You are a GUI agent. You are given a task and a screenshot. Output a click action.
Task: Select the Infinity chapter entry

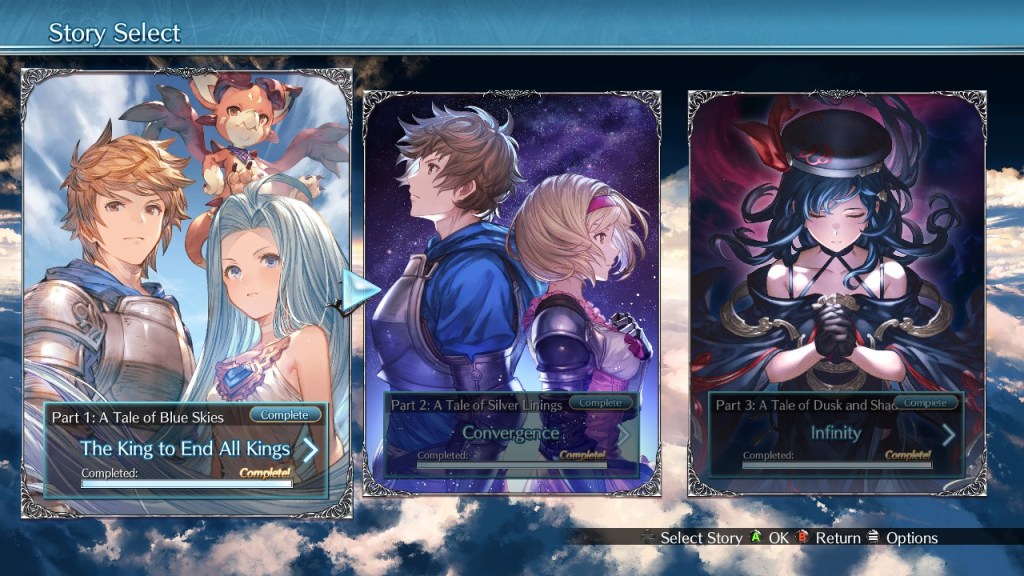(837, 434)
